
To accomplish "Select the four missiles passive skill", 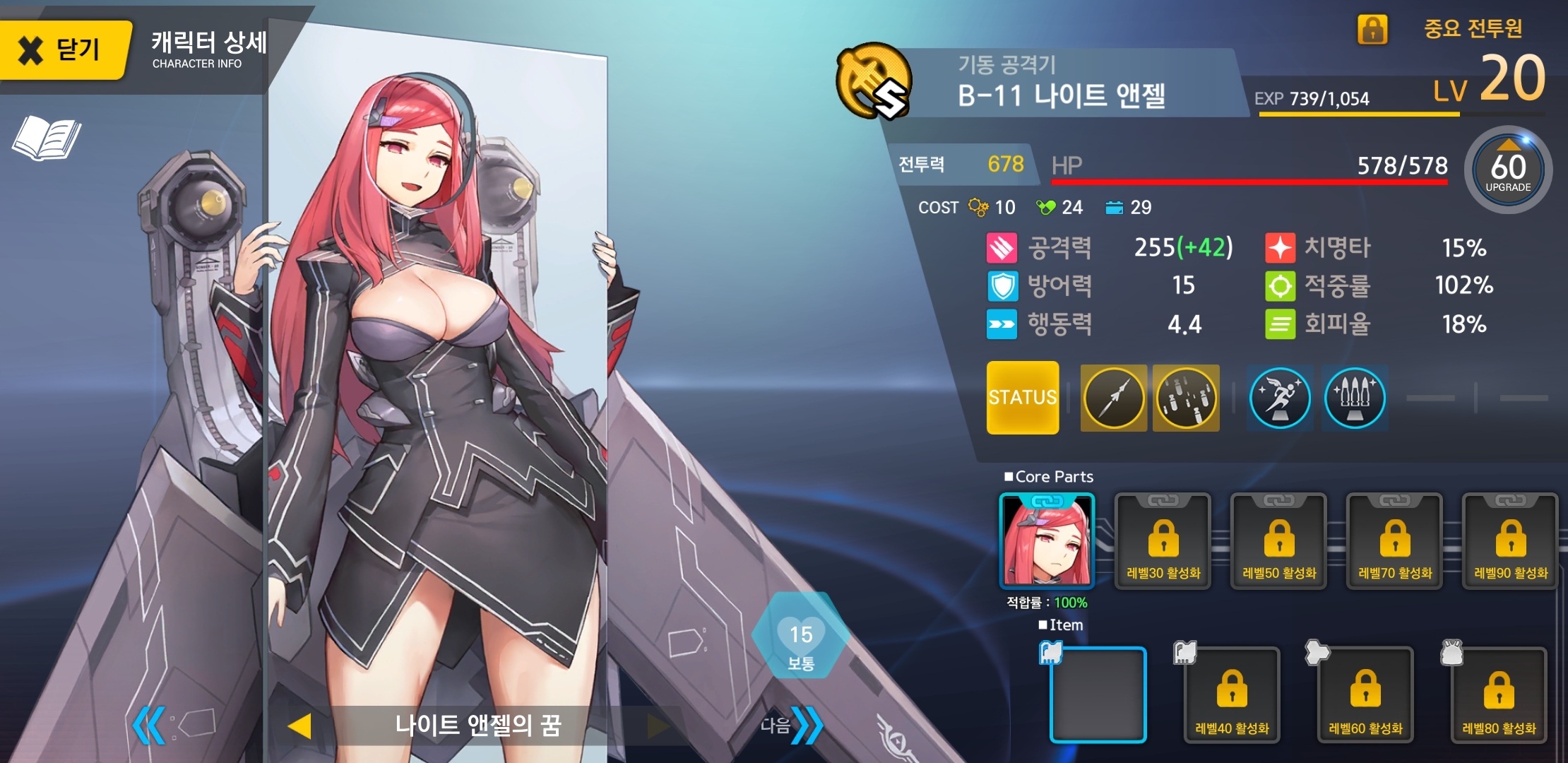I will (1354, 398).
